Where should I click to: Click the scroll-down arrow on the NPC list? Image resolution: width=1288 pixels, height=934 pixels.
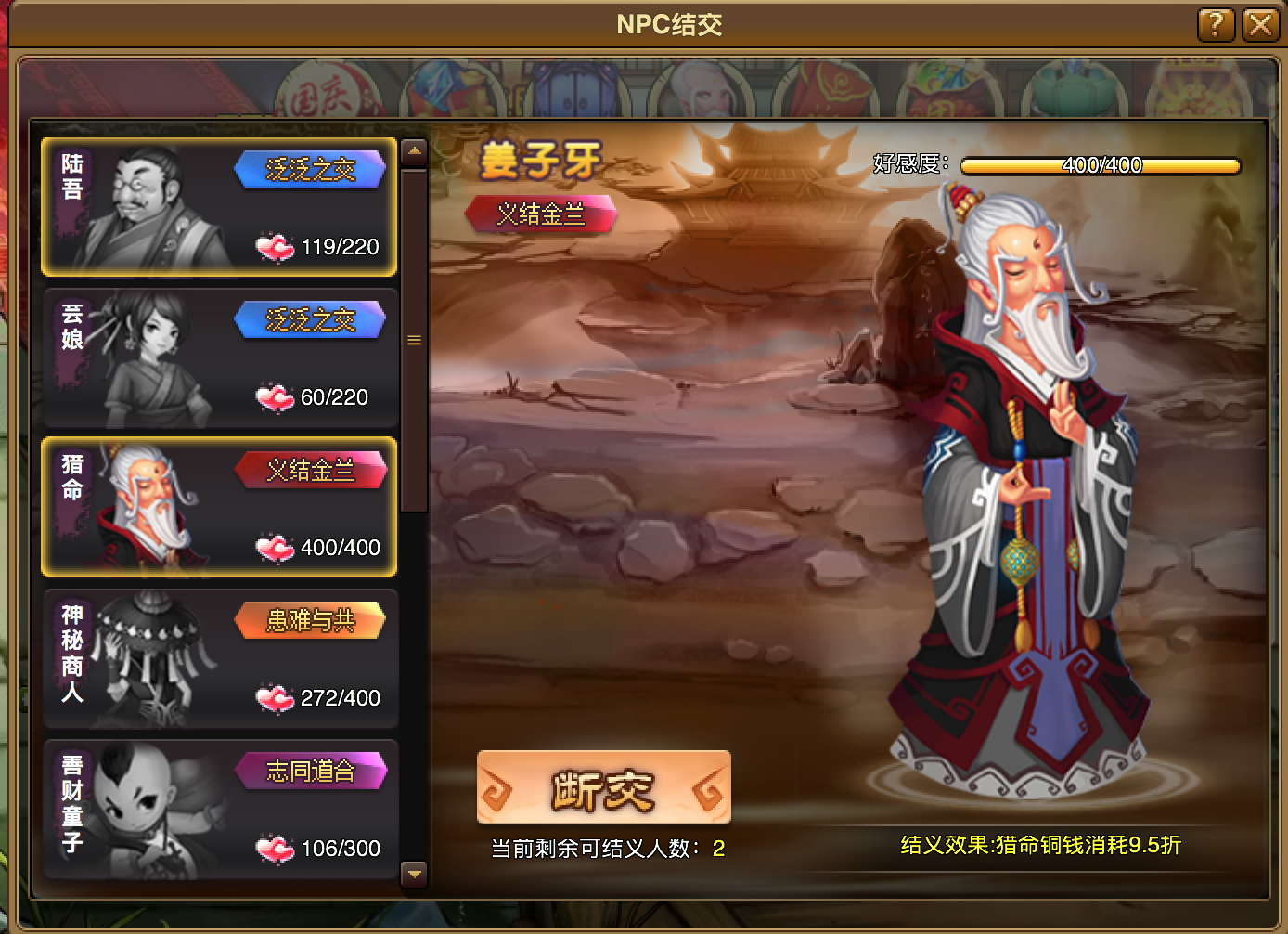[413, 874]
